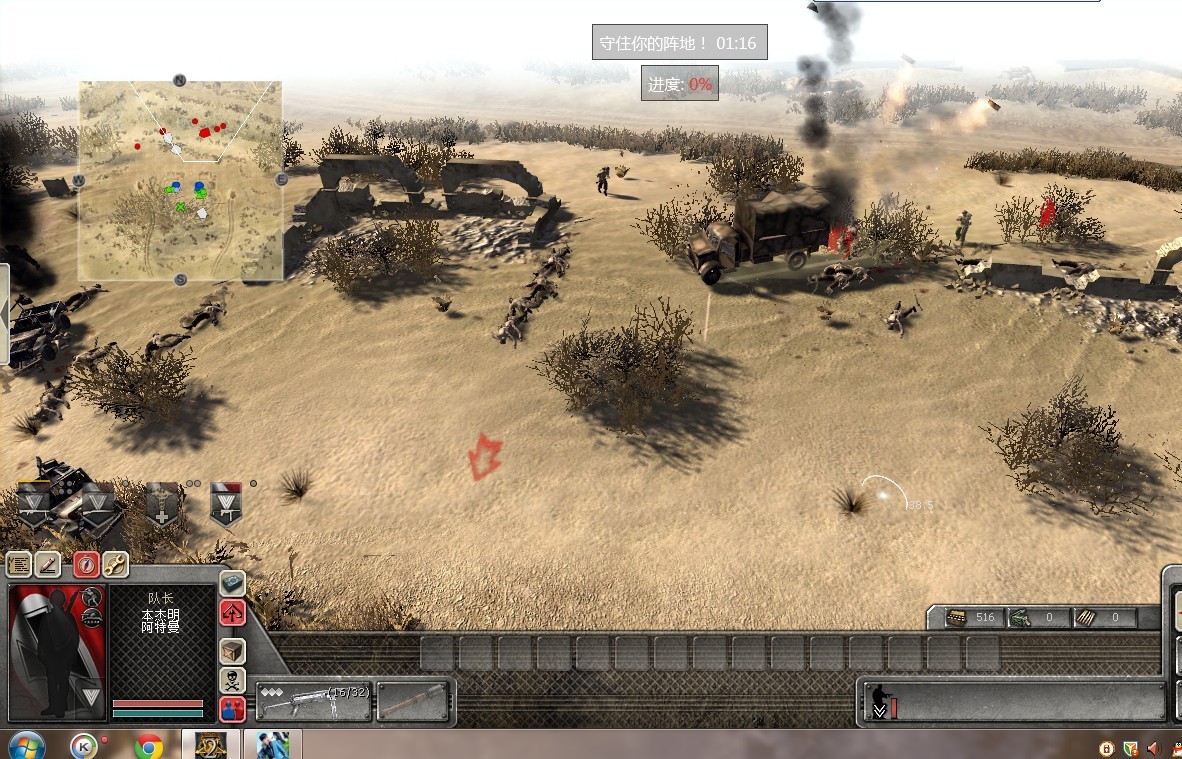Toggle the red compass button
Image resolution: width=1182 pixels, height=759 pixels.
pyautogui.click(x=86, y=565)
